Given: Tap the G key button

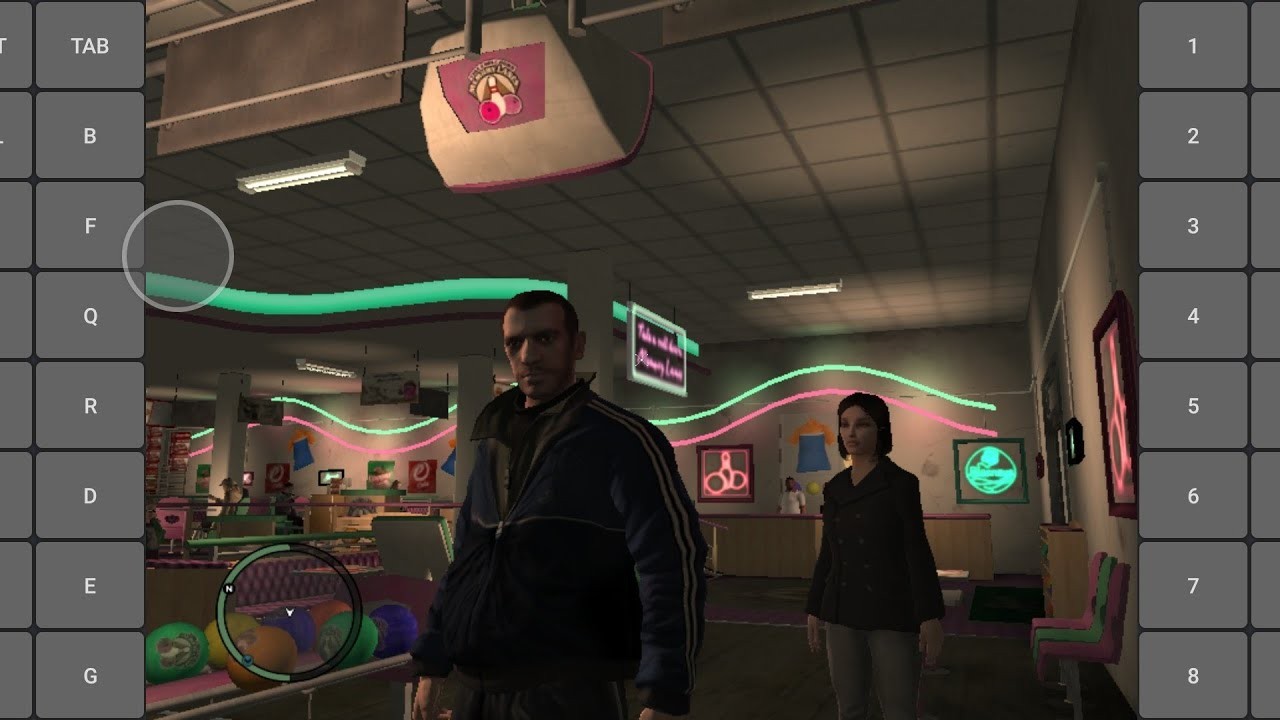Looking at the screenshot, I should tap(90, 676).
